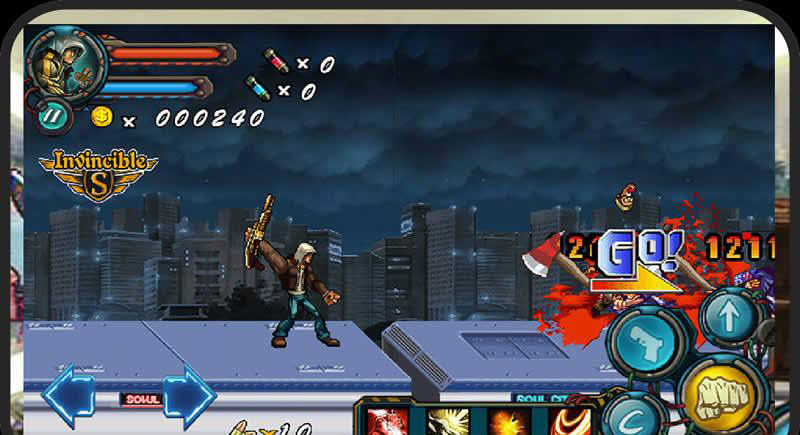Jump with the up arrow button
Viewport: 800px width, 435px height.
729,317
